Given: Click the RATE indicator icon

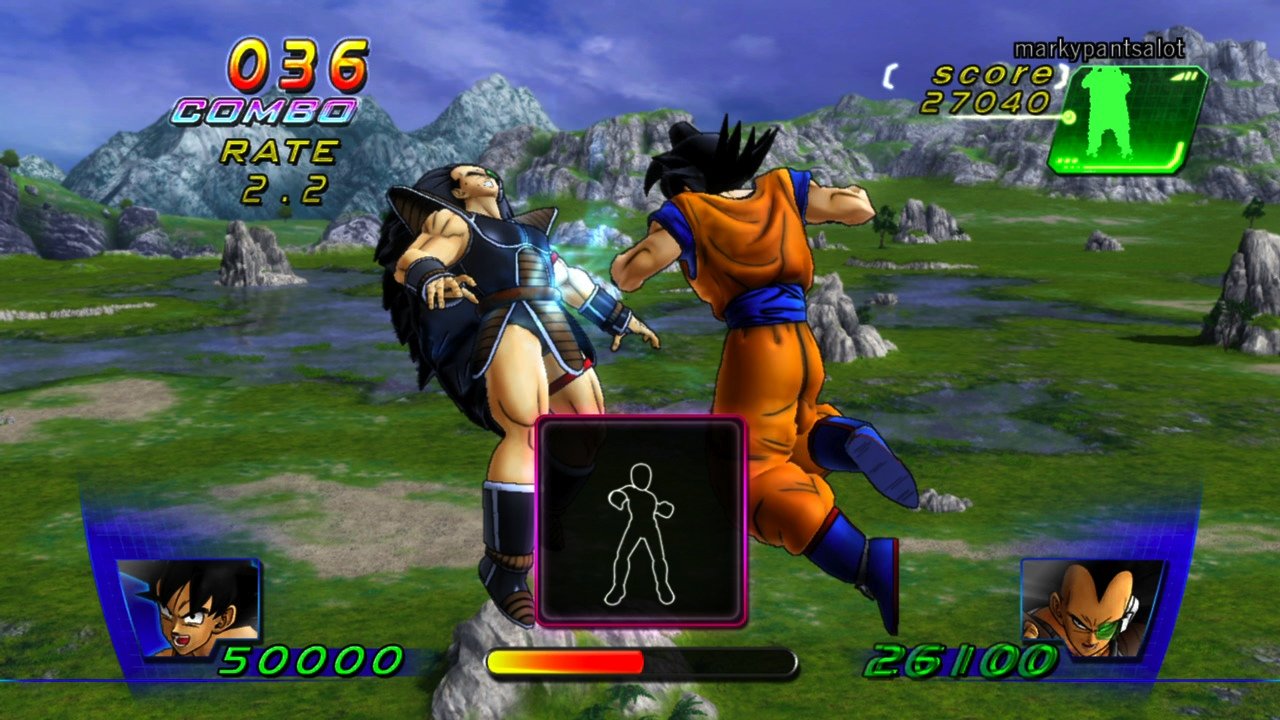Looking at the screenshot, I should point(278,152).
